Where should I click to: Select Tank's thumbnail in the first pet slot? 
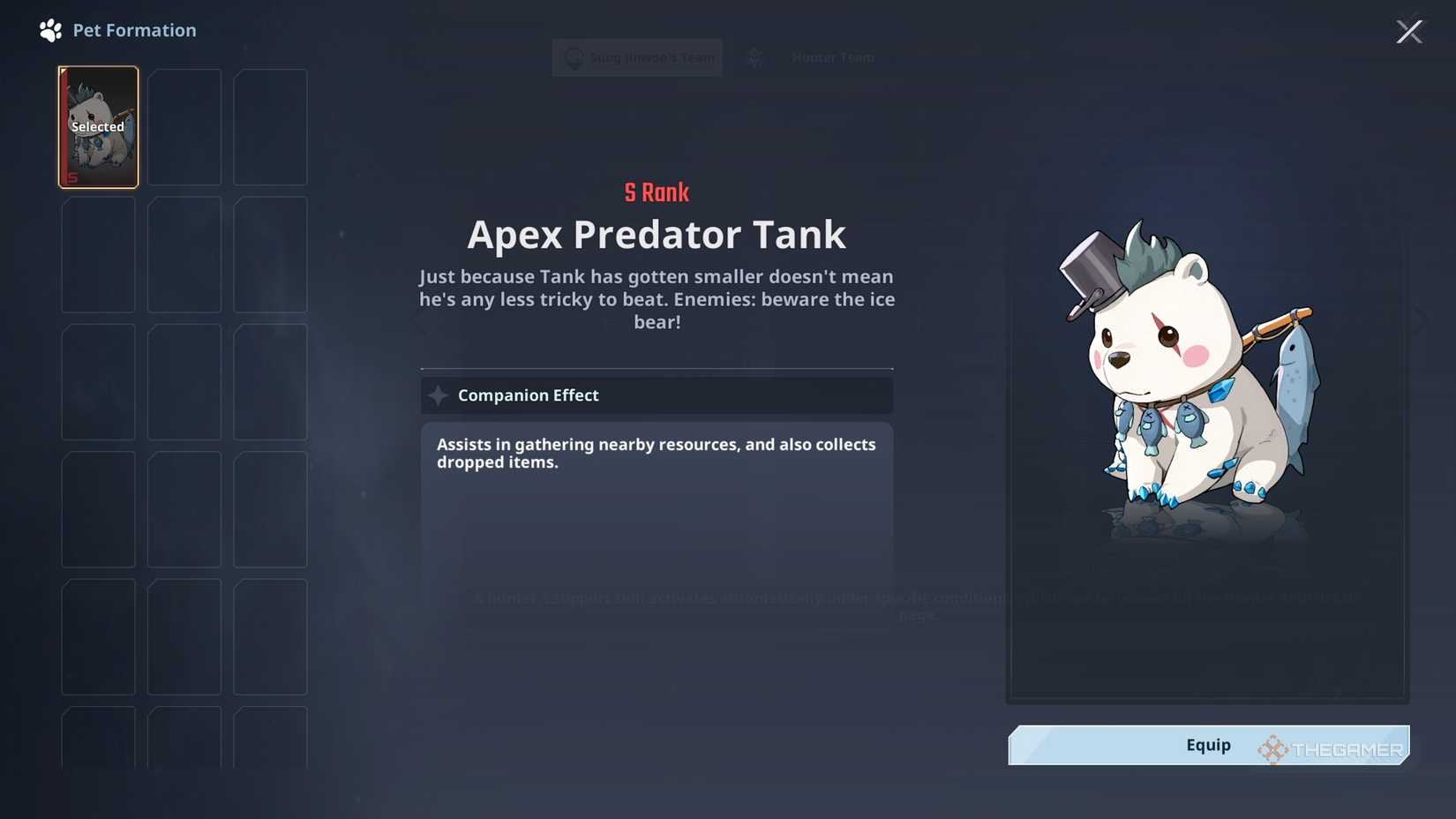[98, 127]
